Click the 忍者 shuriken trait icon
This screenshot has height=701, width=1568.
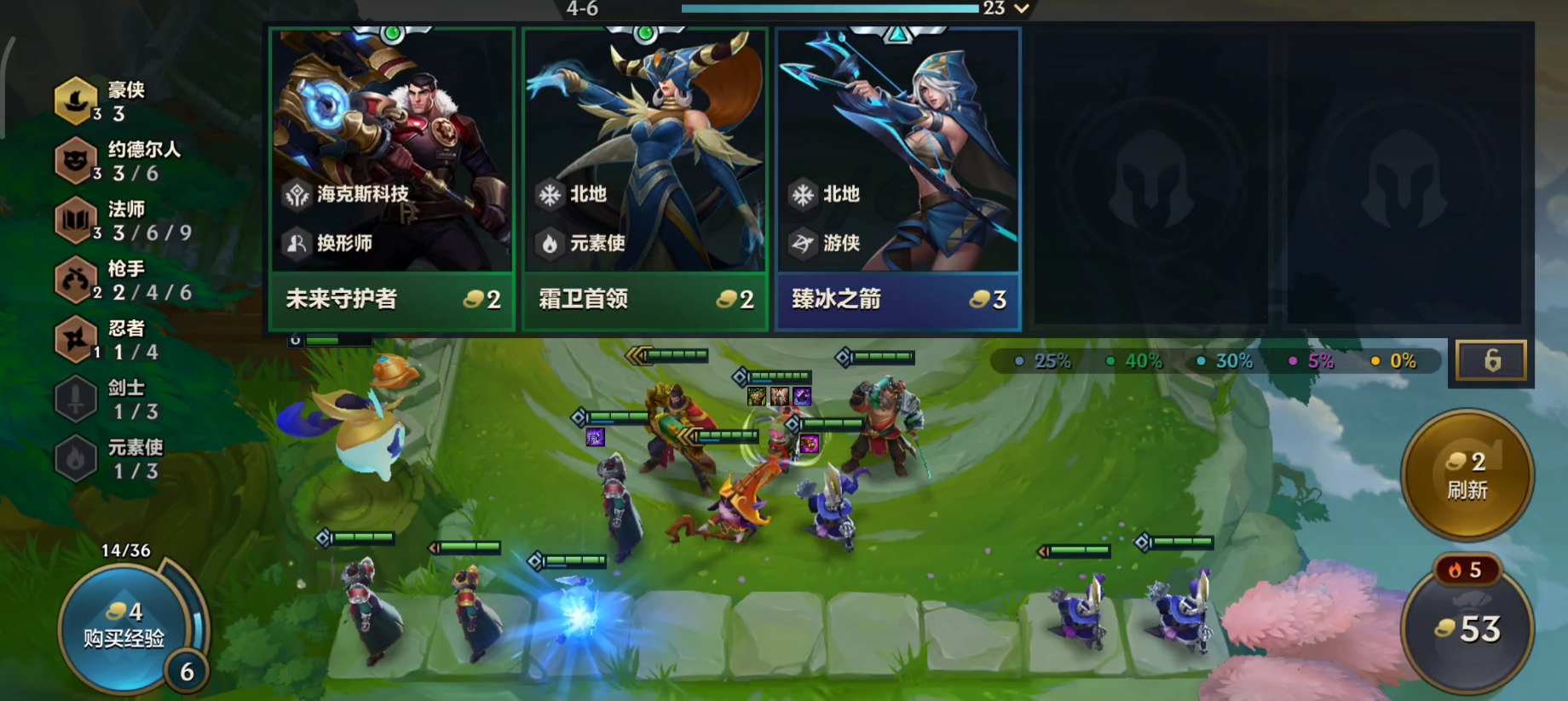[x=75, y=339]
